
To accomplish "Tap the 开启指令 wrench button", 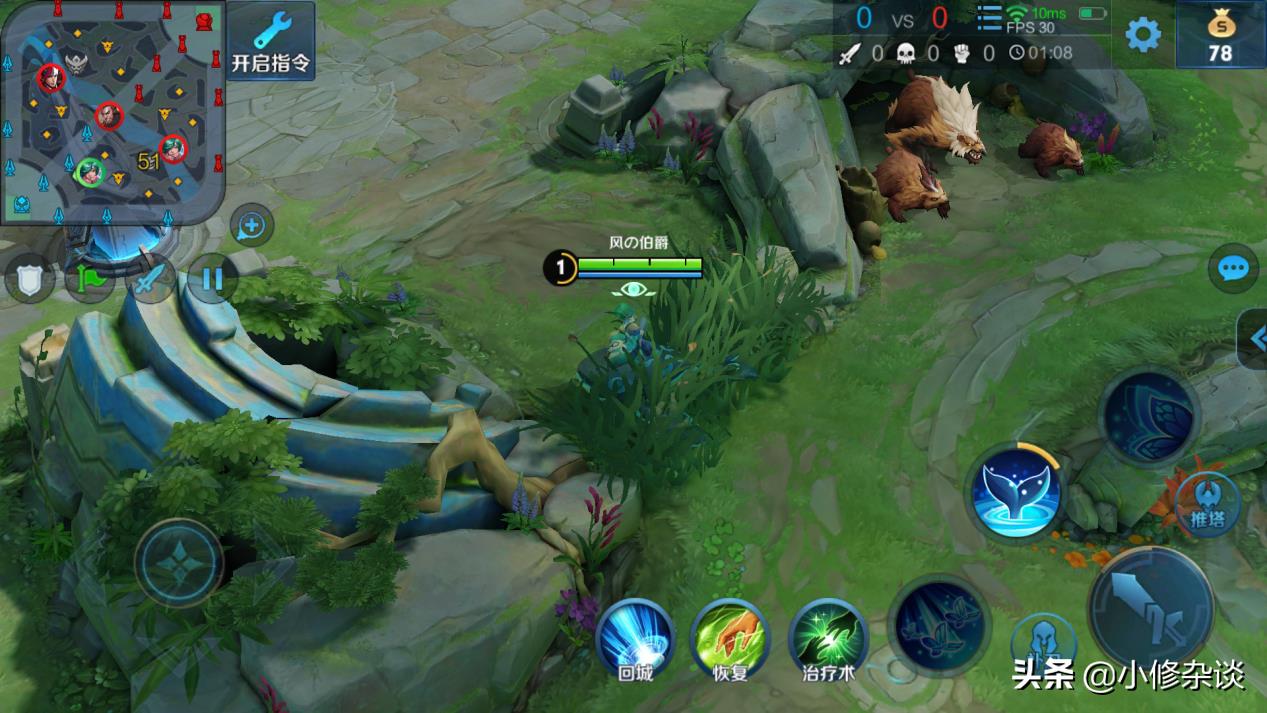I will point(270,41).
